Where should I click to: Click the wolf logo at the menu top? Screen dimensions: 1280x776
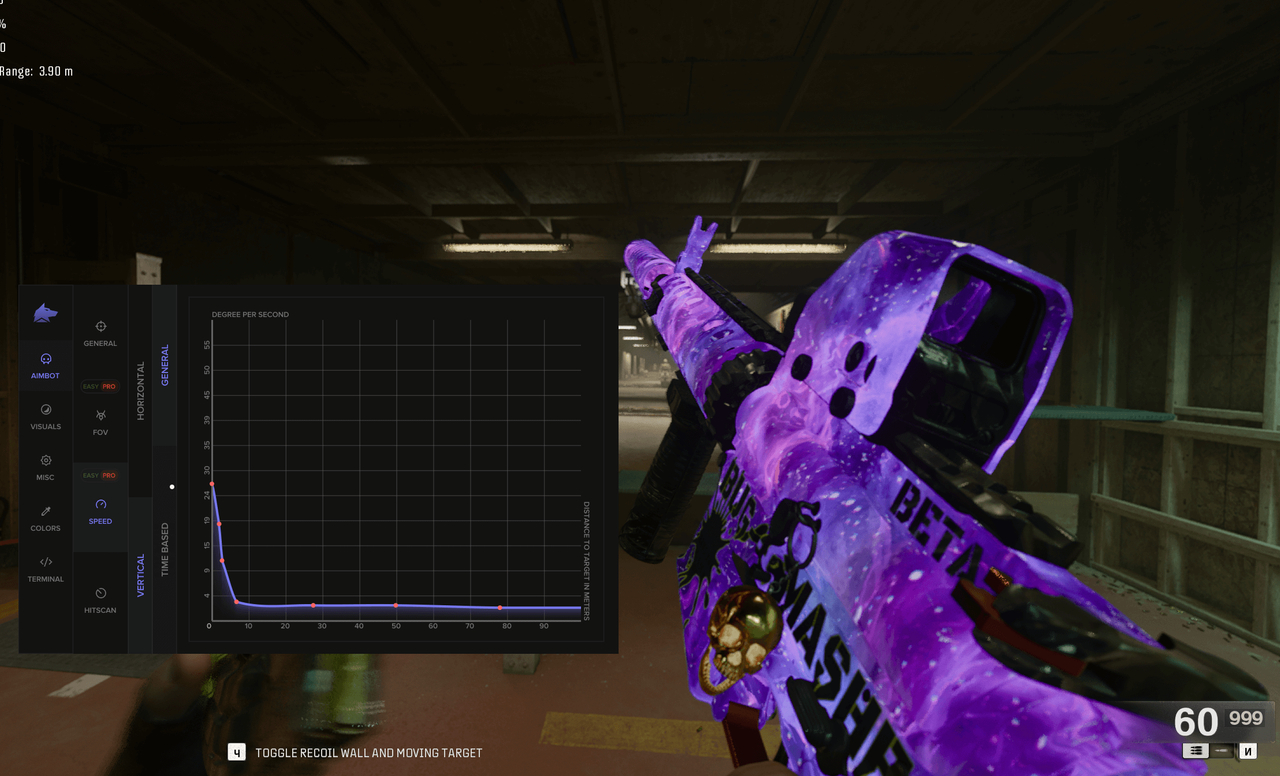click(x=45, y=312)
